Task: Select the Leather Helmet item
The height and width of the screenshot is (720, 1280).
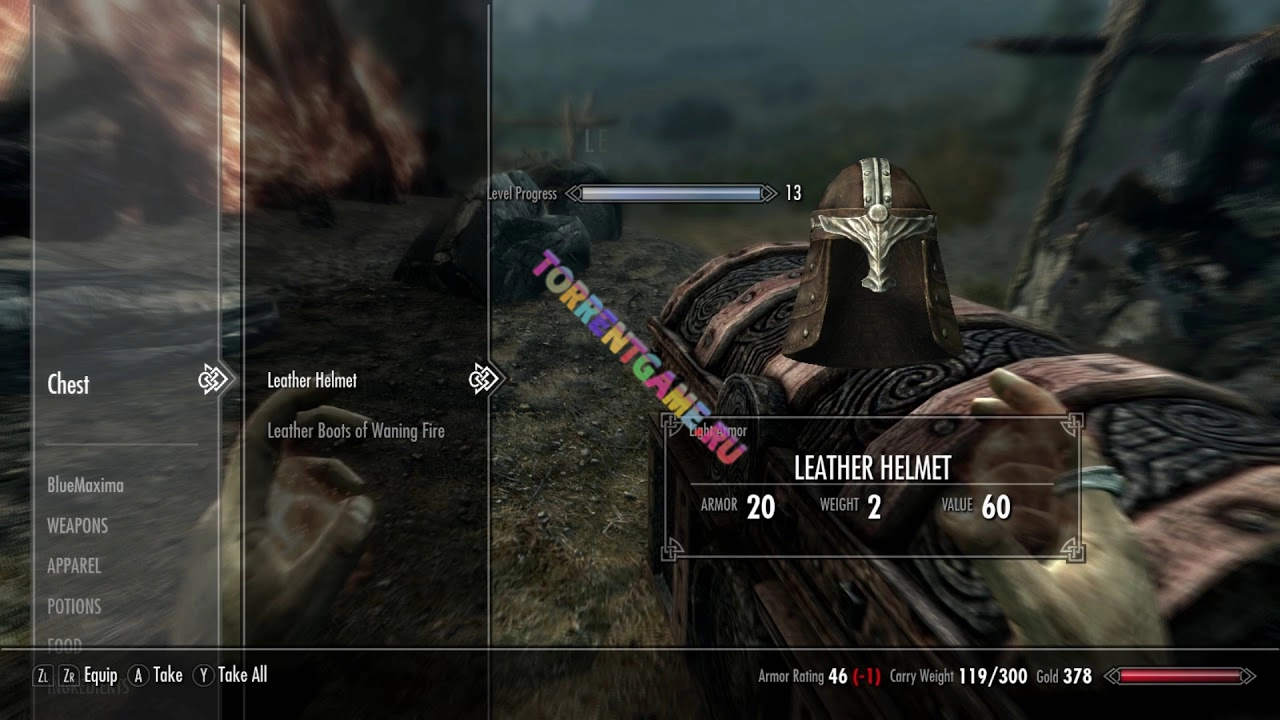Action: coord(312,380)
